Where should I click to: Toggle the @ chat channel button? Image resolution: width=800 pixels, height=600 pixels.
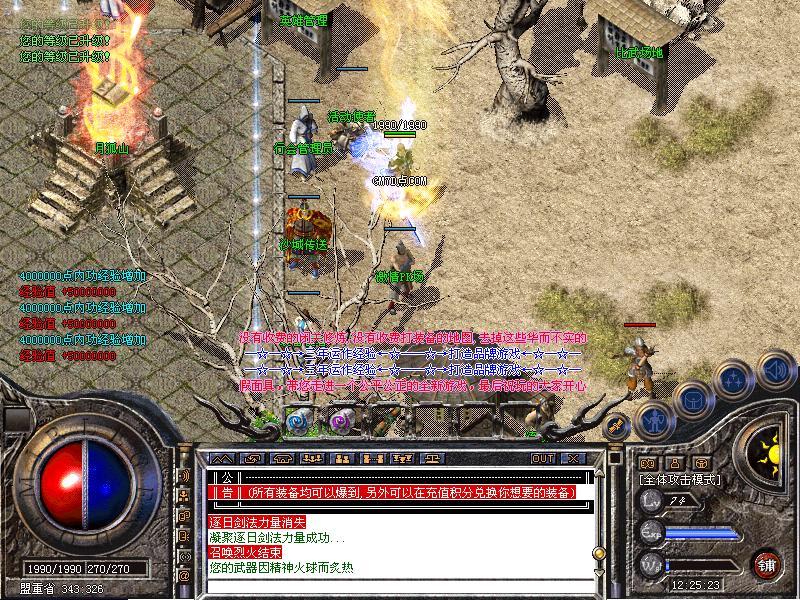[x=184, y=577]
